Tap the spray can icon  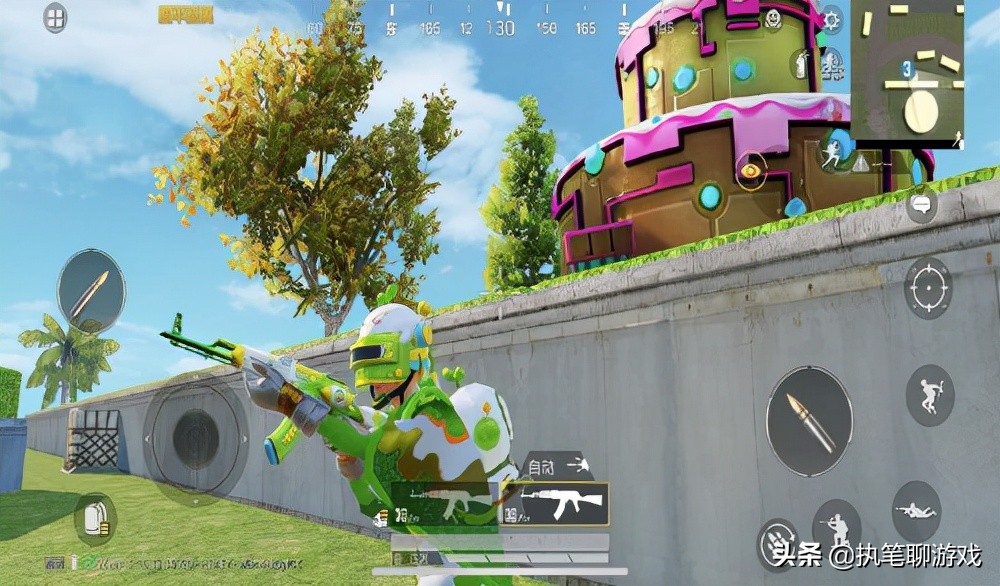point(800,63)
